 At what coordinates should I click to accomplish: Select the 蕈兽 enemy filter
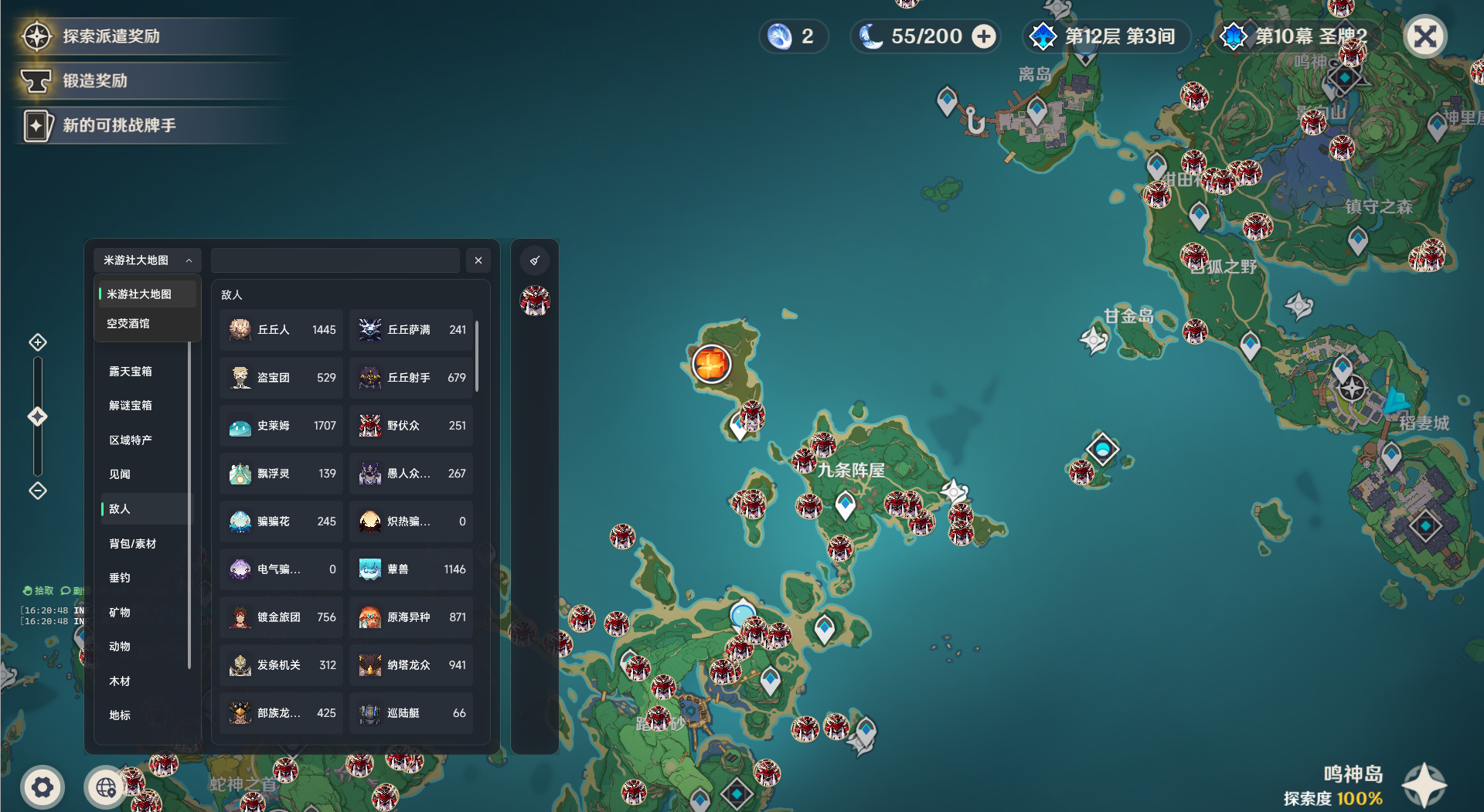(411, 569)
